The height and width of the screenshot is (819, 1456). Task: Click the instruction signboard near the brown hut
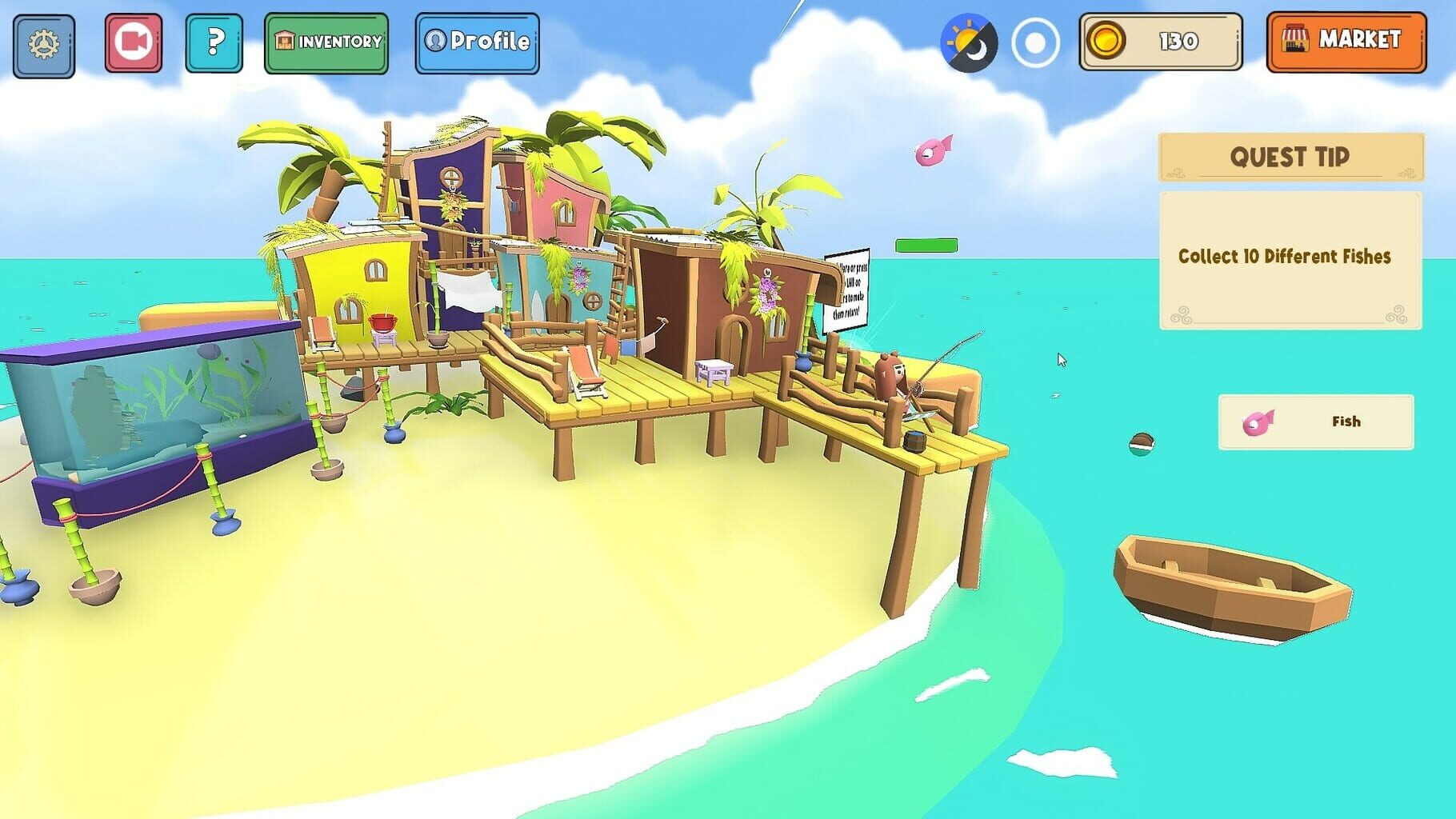[847, 290]
